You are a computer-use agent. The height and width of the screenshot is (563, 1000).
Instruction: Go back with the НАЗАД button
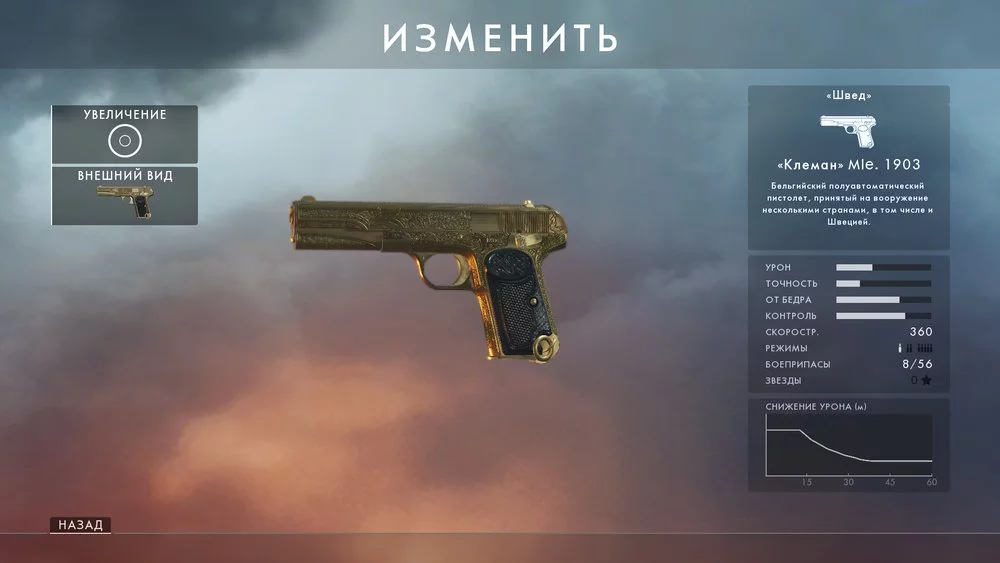click(x=80, y=525)
